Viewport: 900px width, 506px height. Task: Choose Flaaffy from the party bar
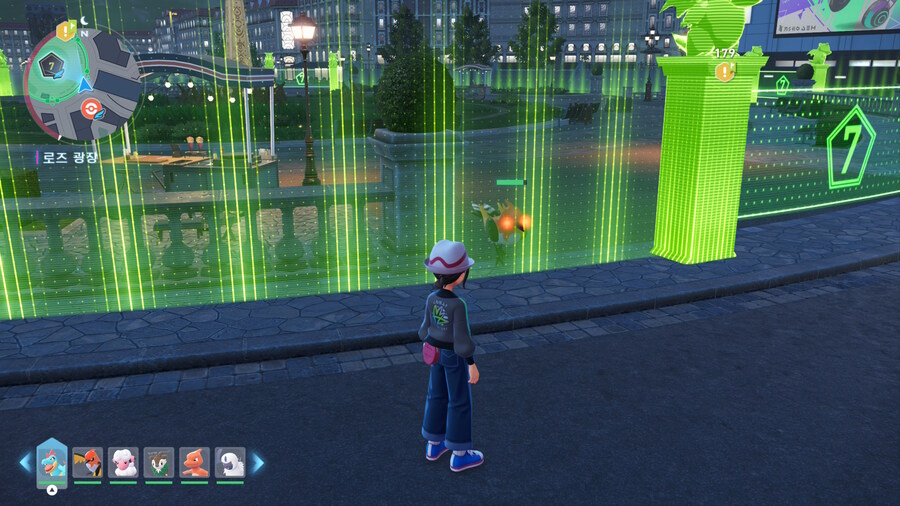[123, 462]
